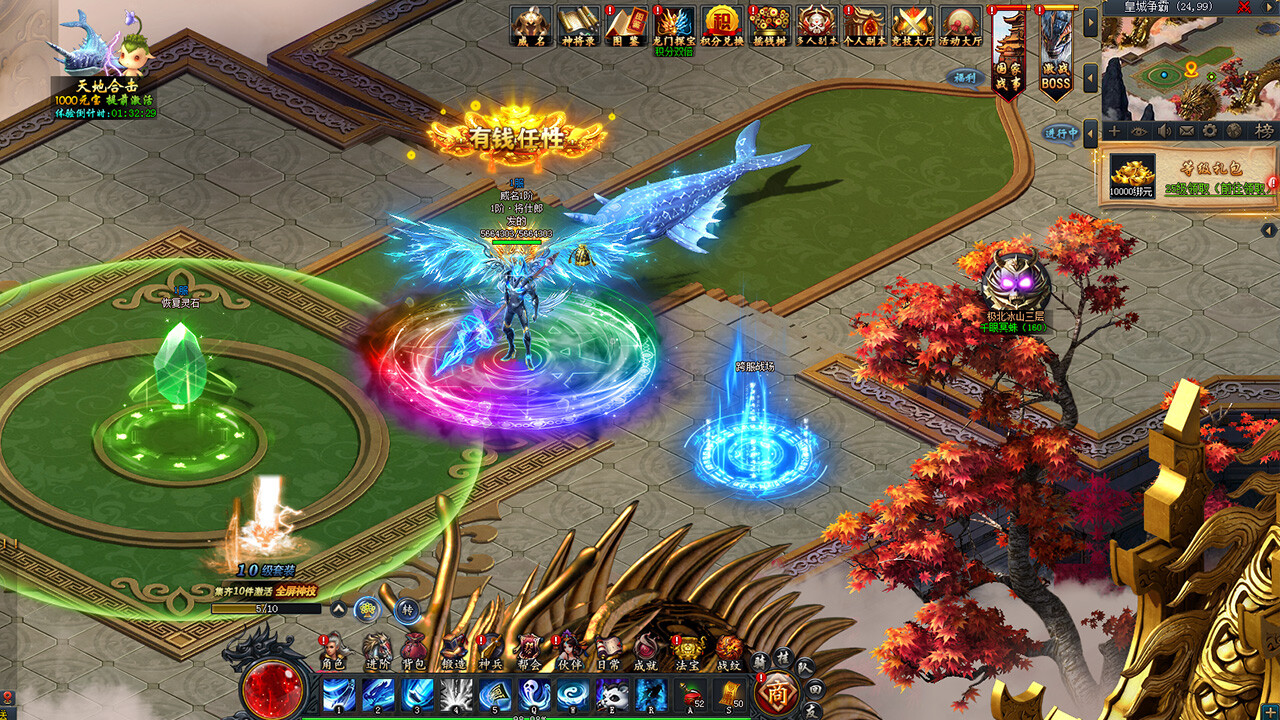This screenshot has height=720, width=1280.
Task: Open the 商 shop button
Action: [x=777, y=693]
